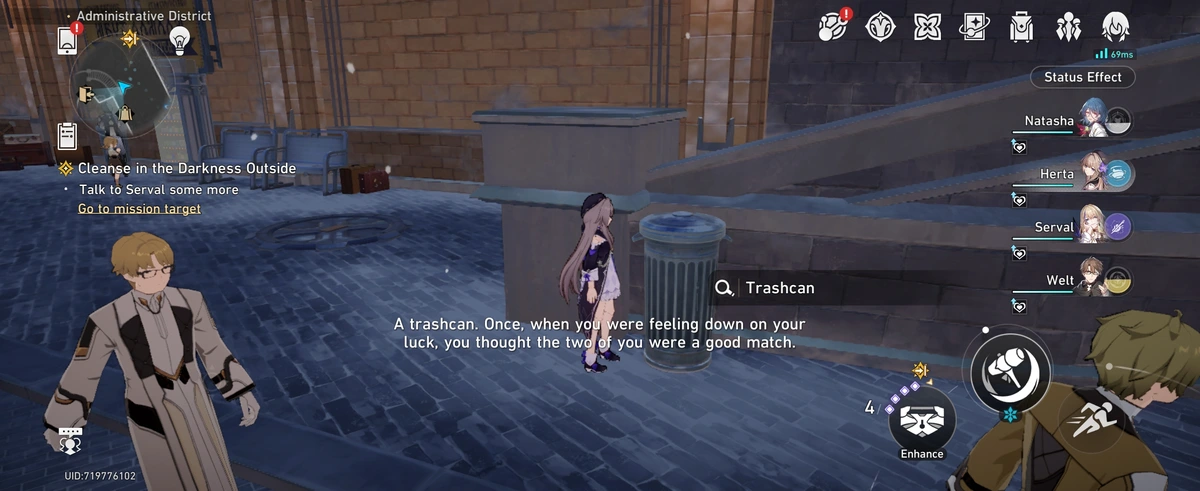This screenshot has width=1200, height=491.
Task: Inspect the Trashcan interaction prompt
Action: click(780, 288)
